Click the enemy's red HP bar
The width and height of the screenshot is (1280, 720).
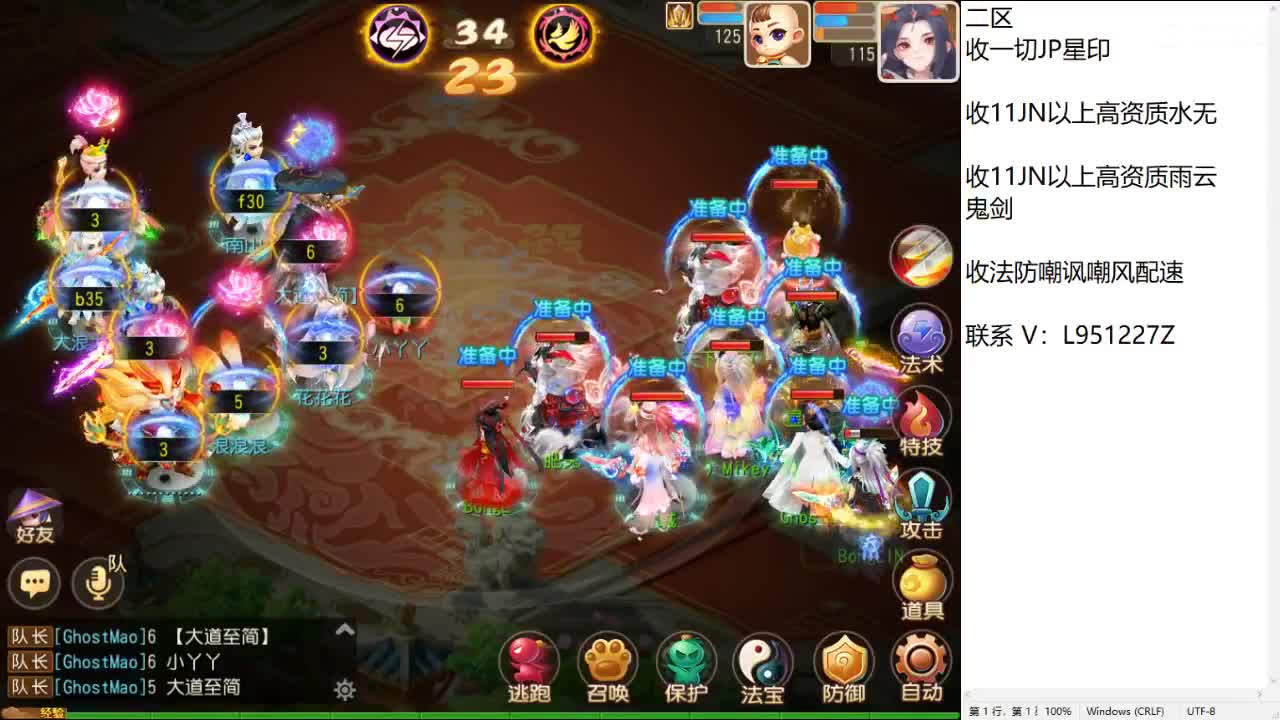tap(795, 185)
